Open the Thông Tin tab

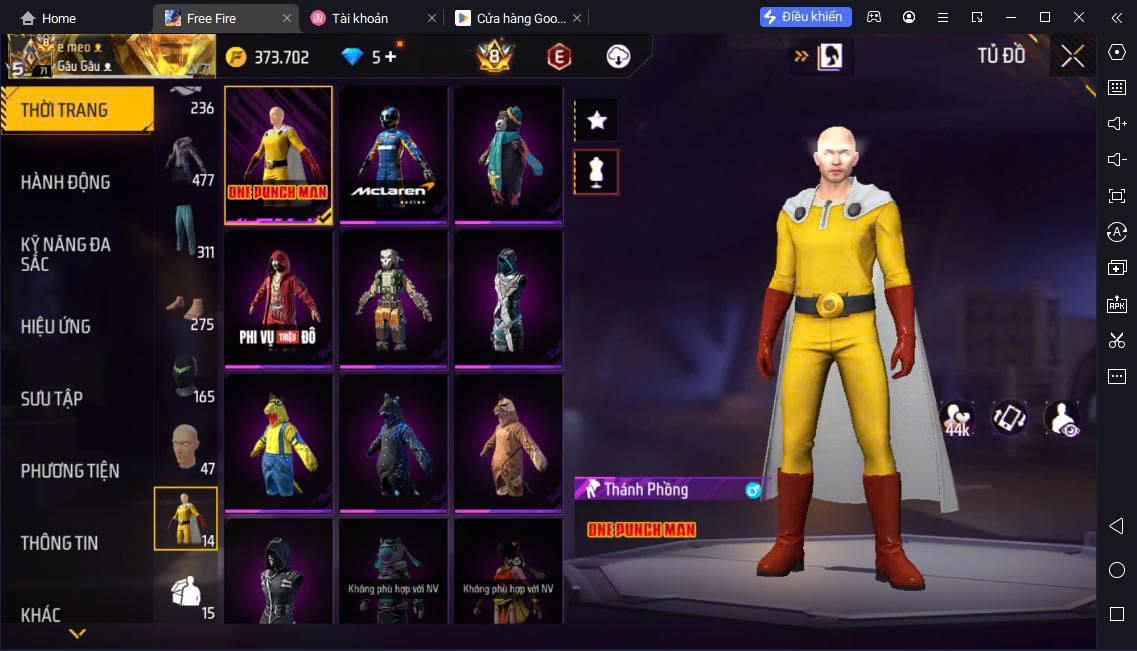pos(60,543)
